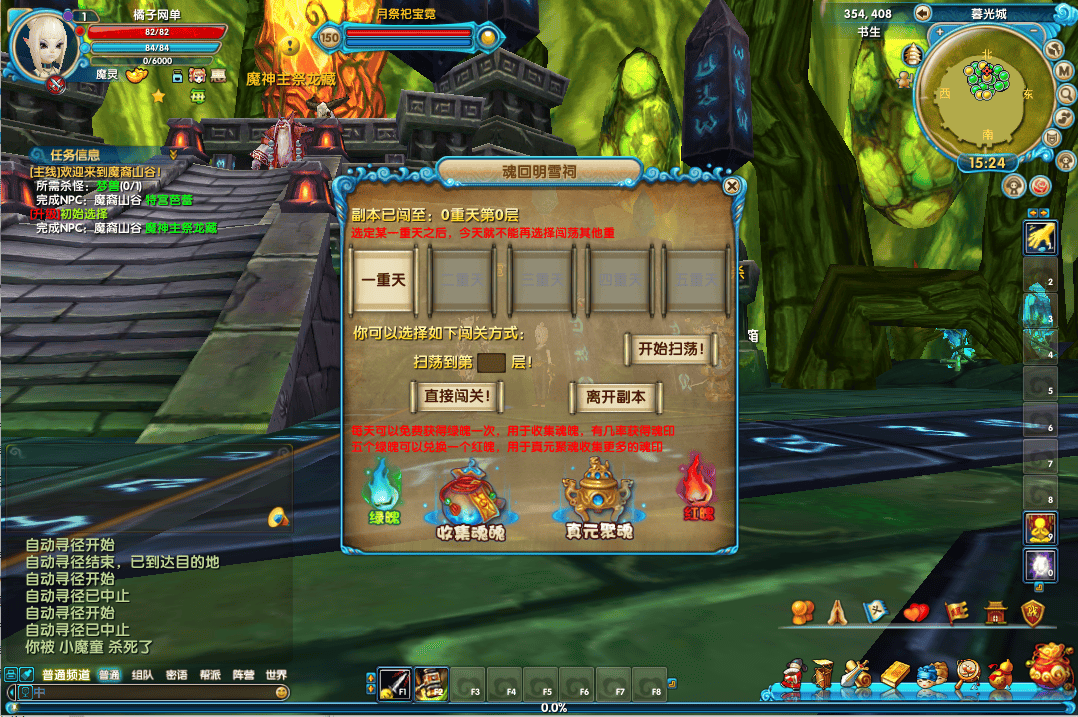Choose 直接闯关 to enter directly
This screenshot has height=717, width=1078.
point(457,396)
